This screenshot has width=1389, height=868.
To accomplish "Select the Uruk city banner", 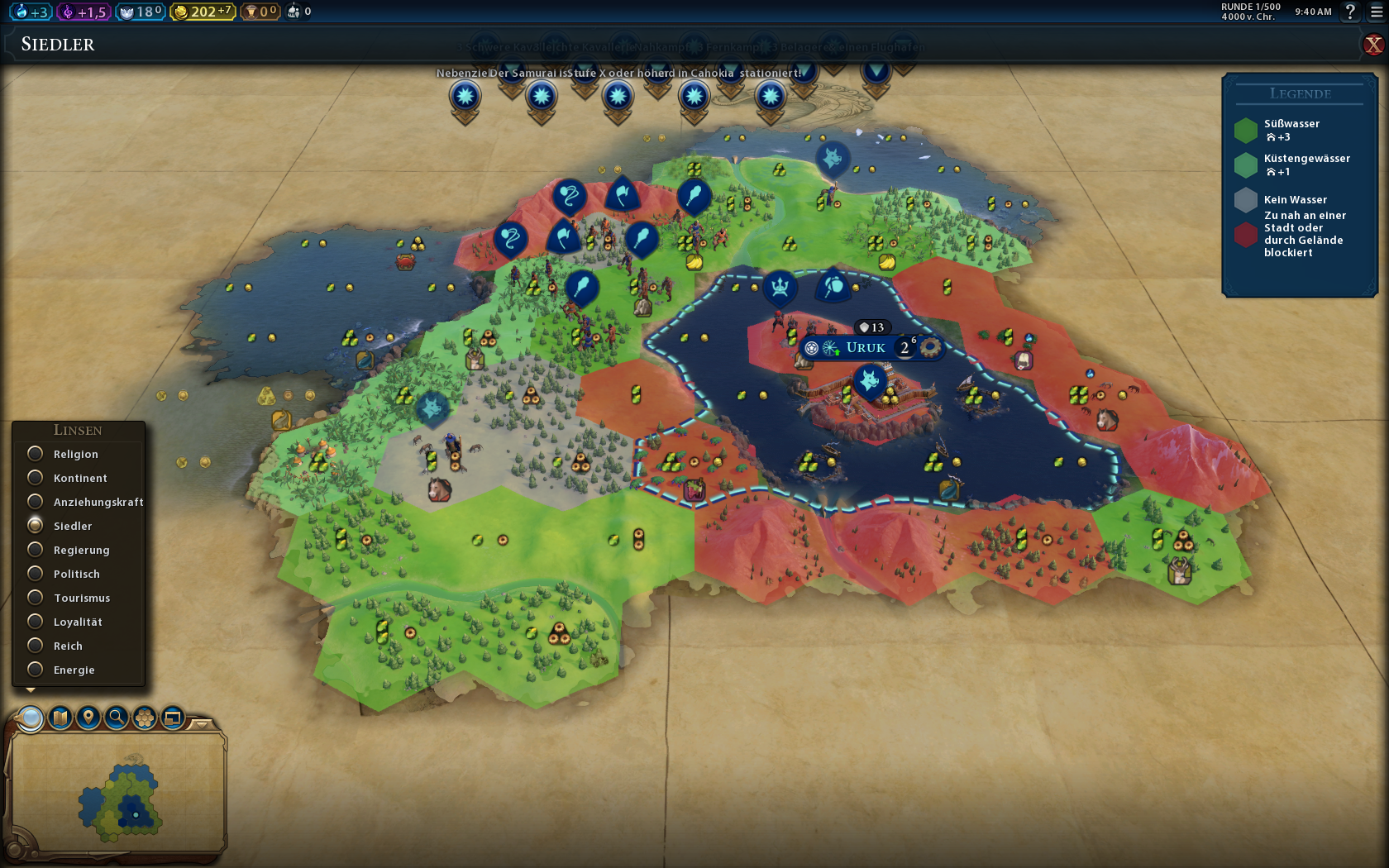I will [866, 348].
